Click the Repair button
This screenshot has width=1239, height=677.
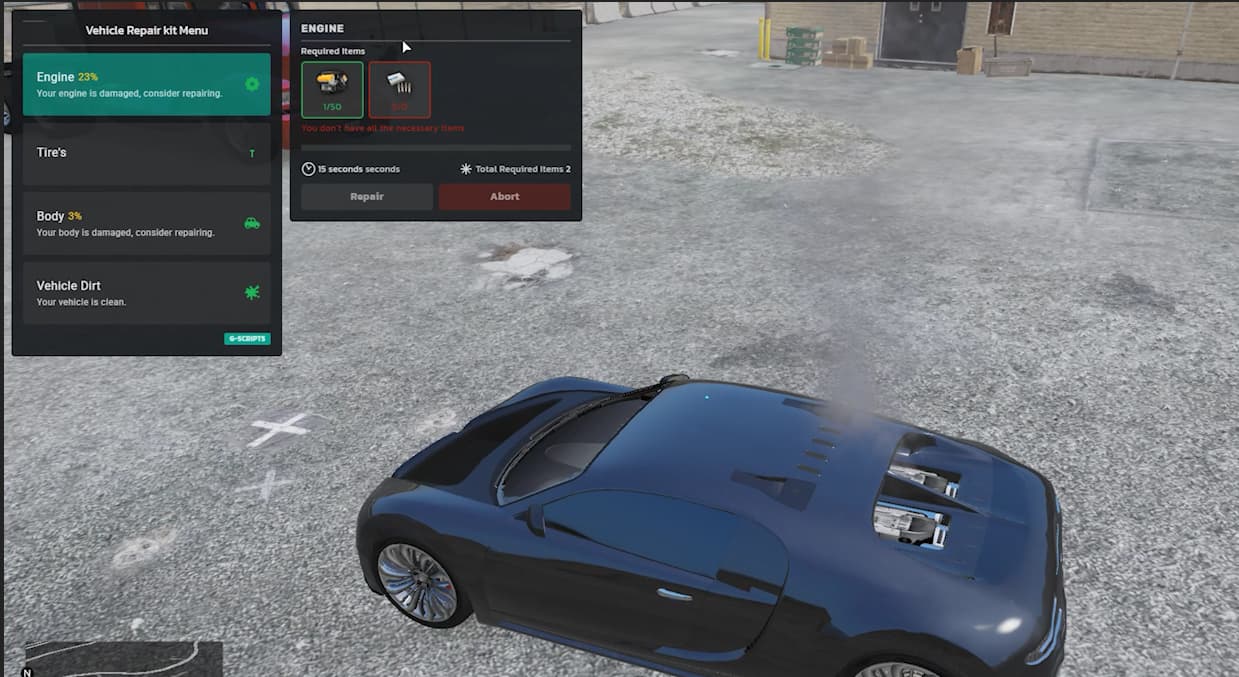367,197
